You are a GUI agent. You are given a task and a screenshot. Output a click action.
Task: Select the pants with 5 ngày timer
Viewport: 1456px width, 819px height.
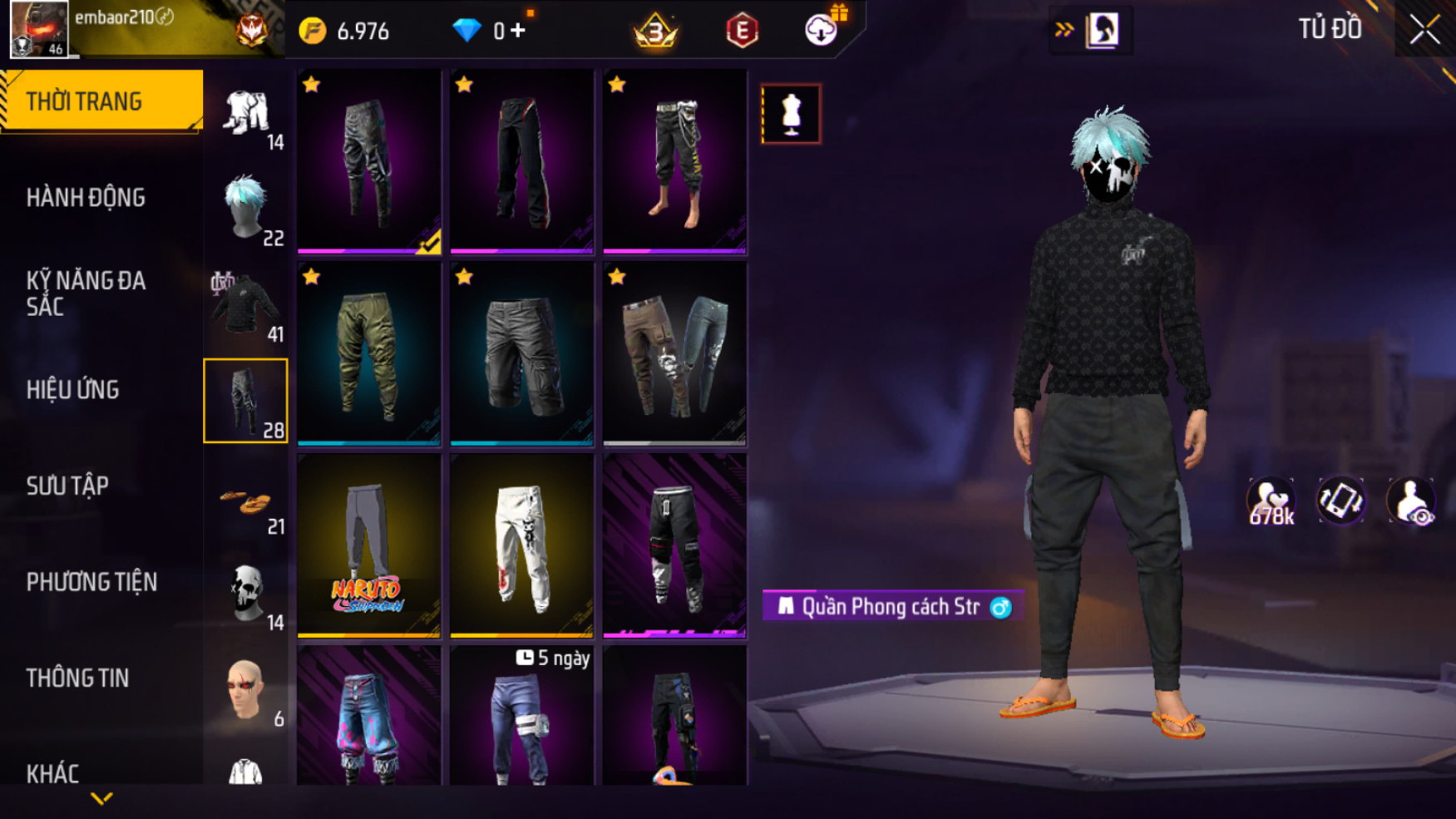point(521,717)
